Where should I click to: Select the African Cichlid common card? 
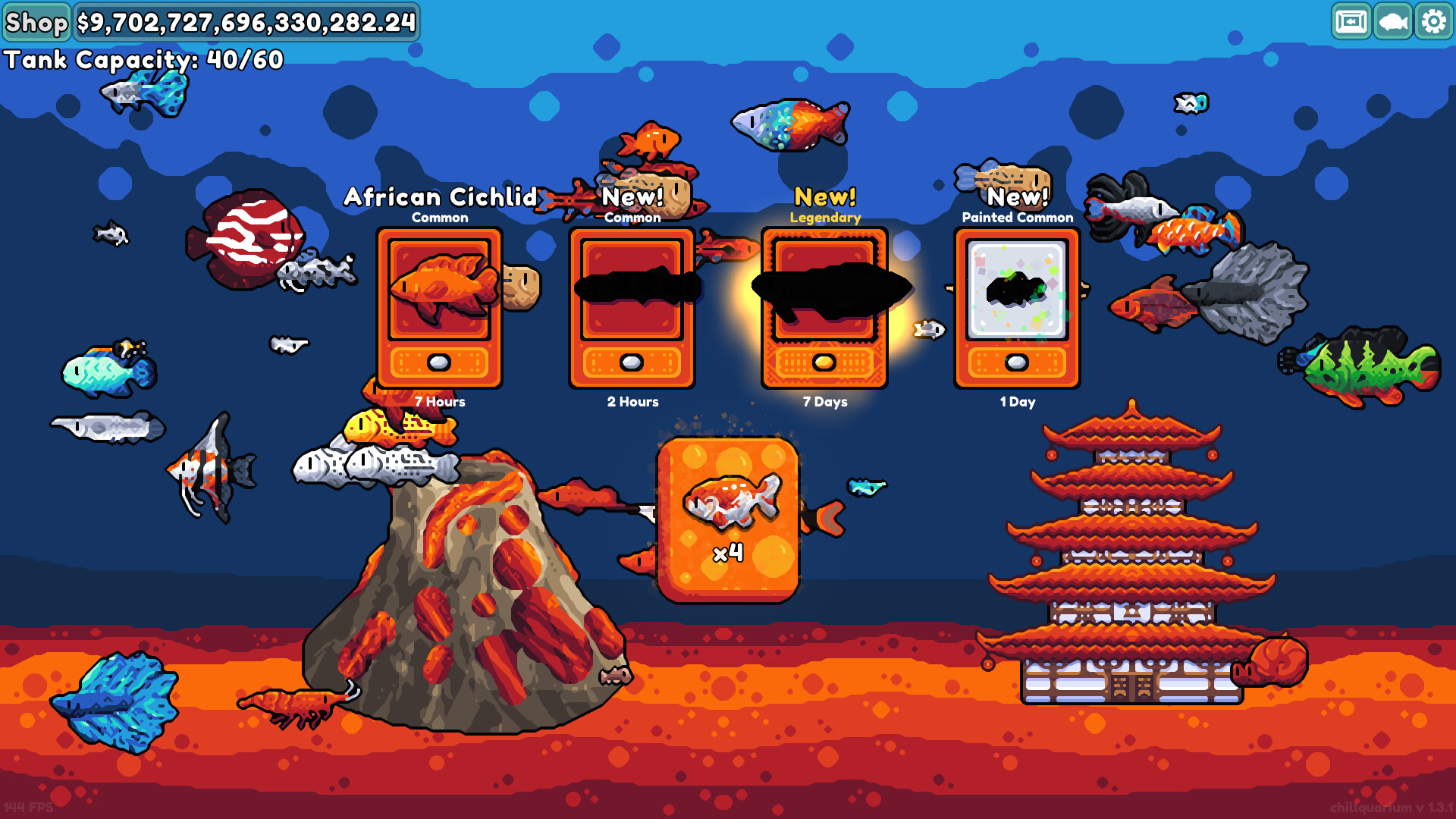pos(439,307)
